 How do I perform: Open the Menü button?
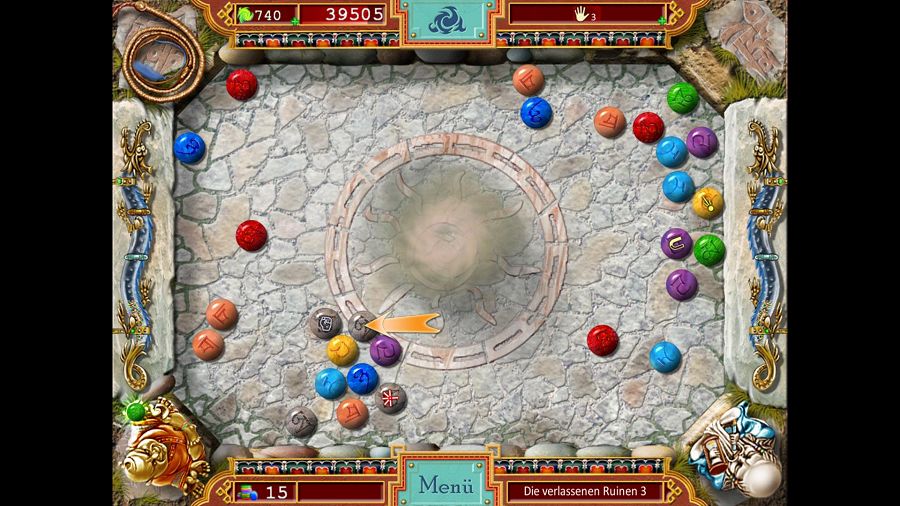pos(445,485)
